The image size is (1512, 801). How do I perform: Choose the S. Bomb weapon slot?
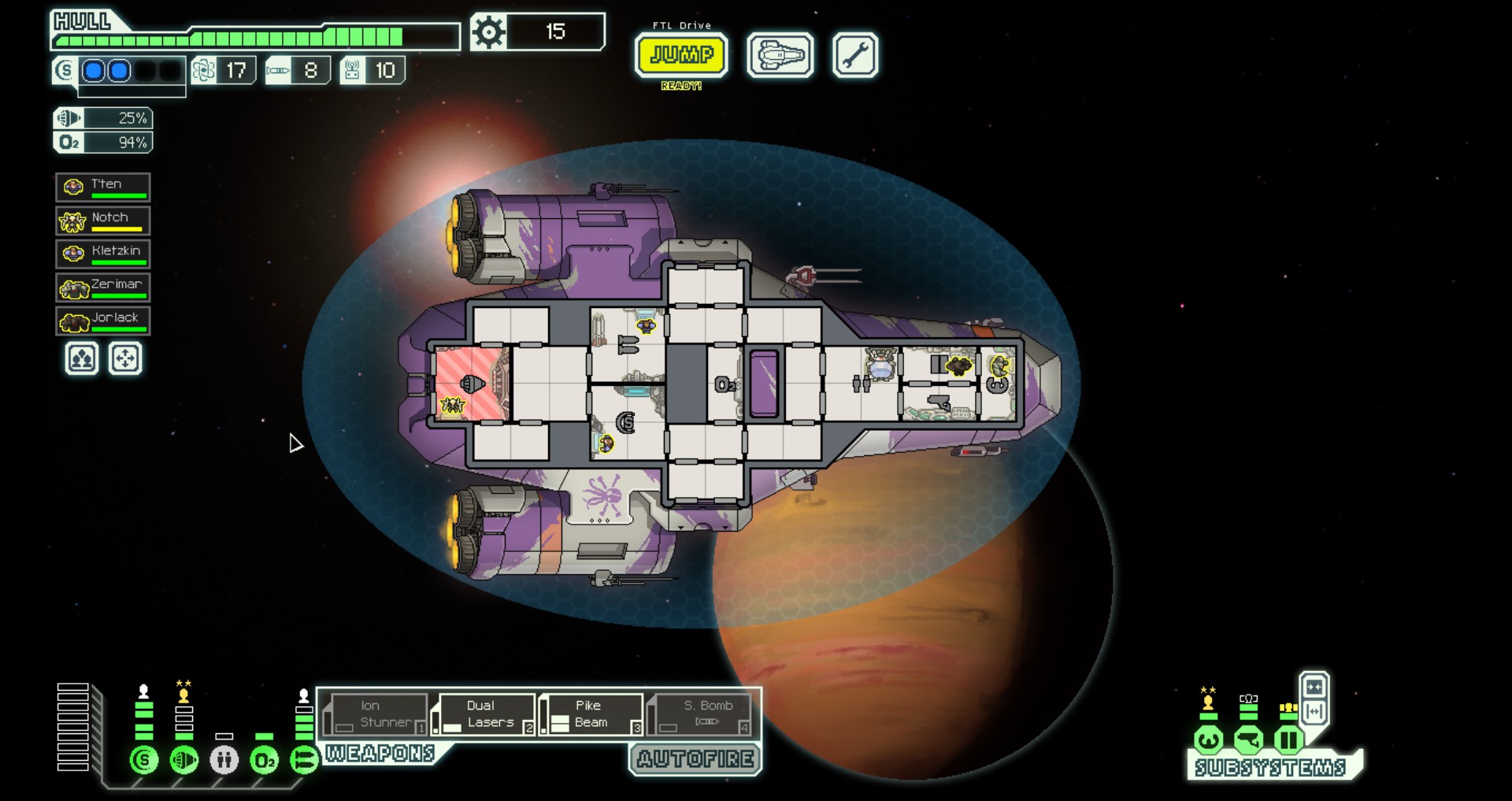point(701,714)
